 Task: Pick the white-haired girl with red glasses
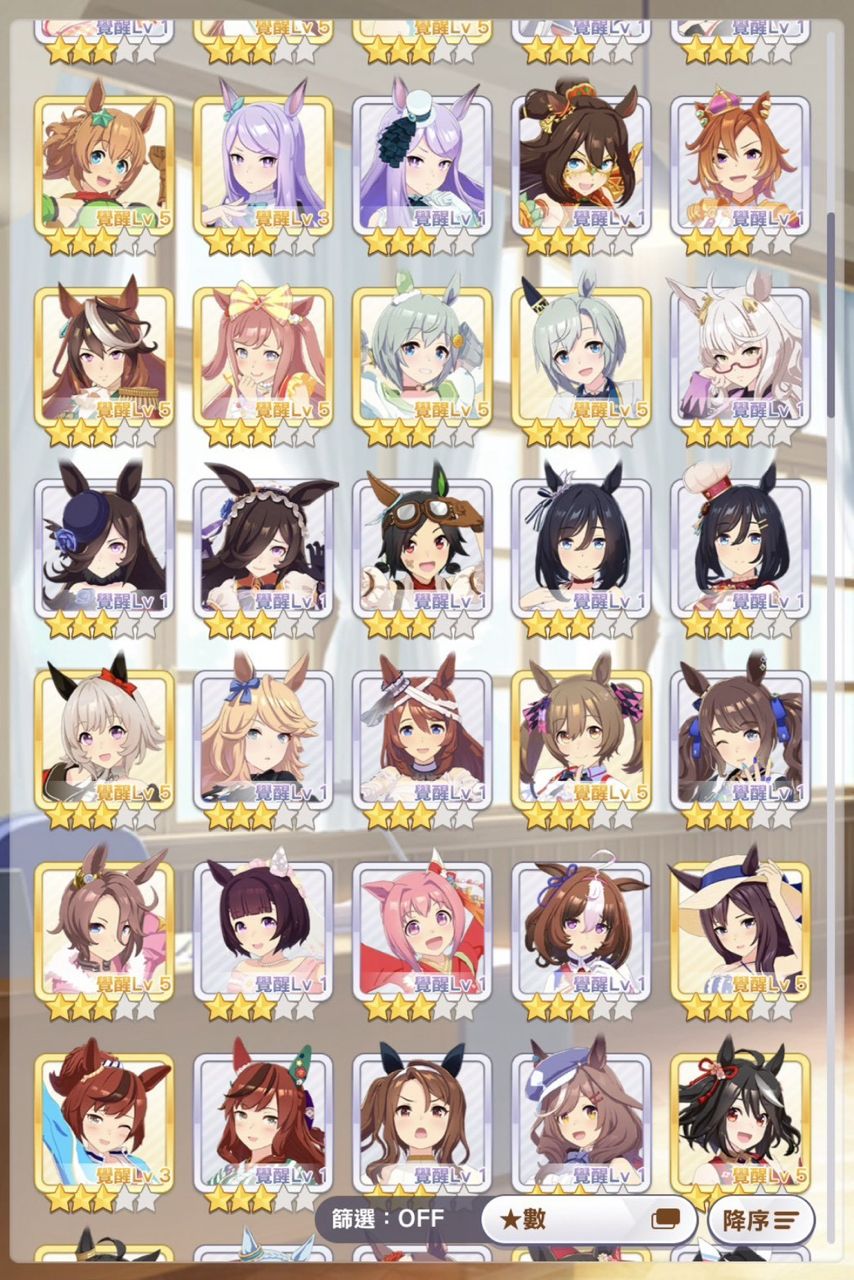740,357
